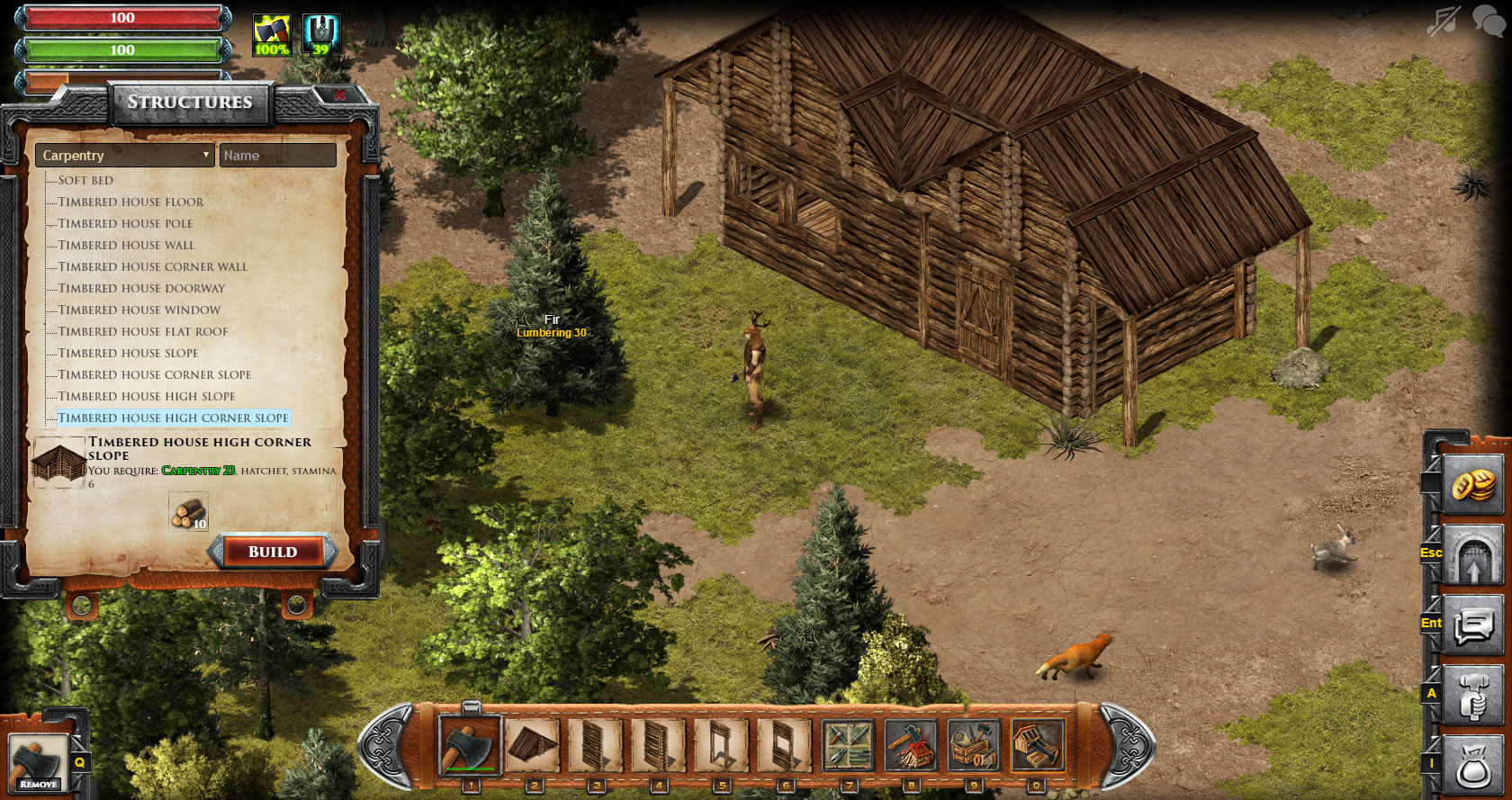Click the castle gate menu button

1473,555
